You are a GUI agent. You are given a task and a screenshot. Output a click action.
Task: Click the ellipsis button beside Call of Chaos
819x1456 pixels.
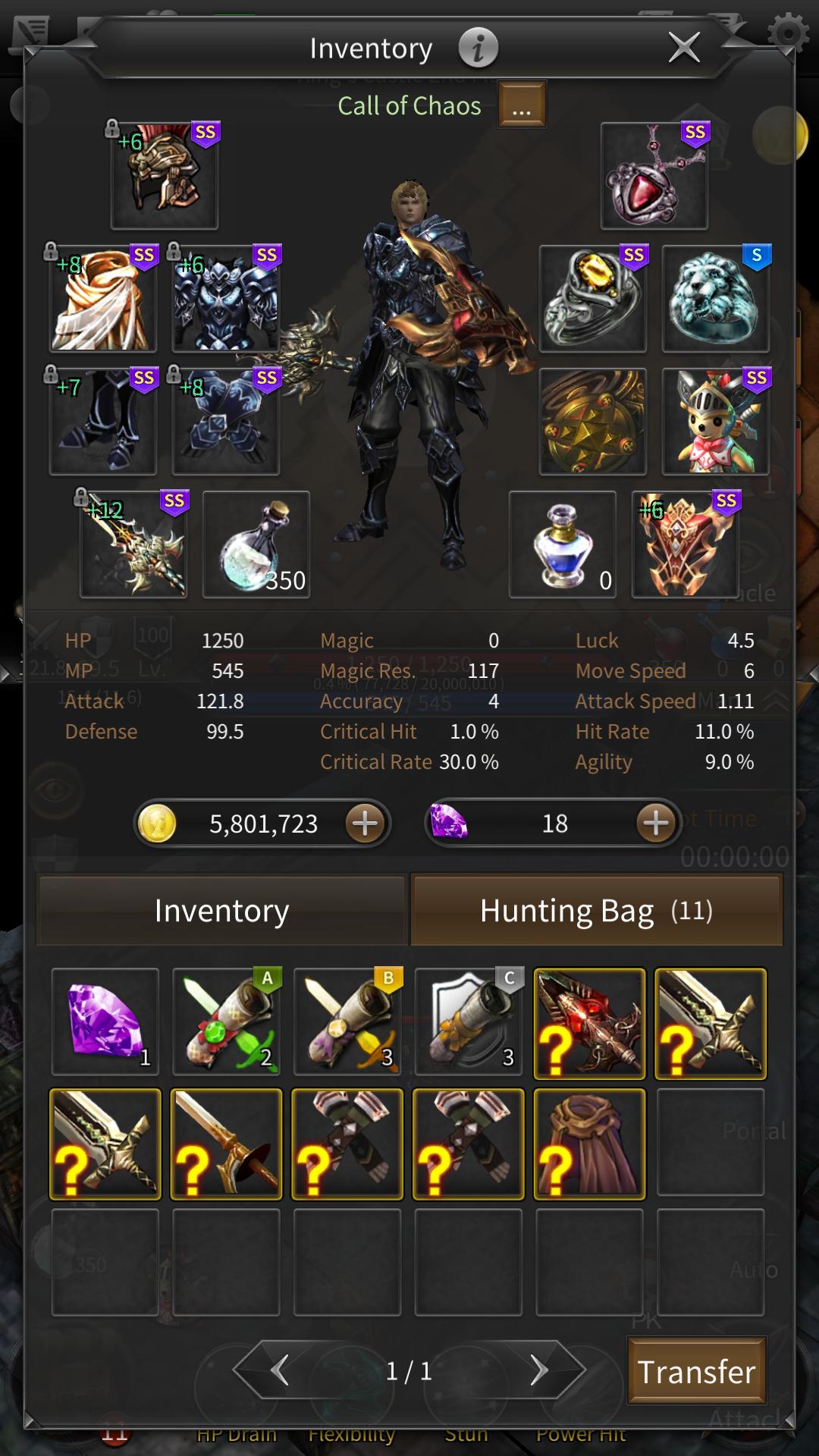(x=522, y=105)
